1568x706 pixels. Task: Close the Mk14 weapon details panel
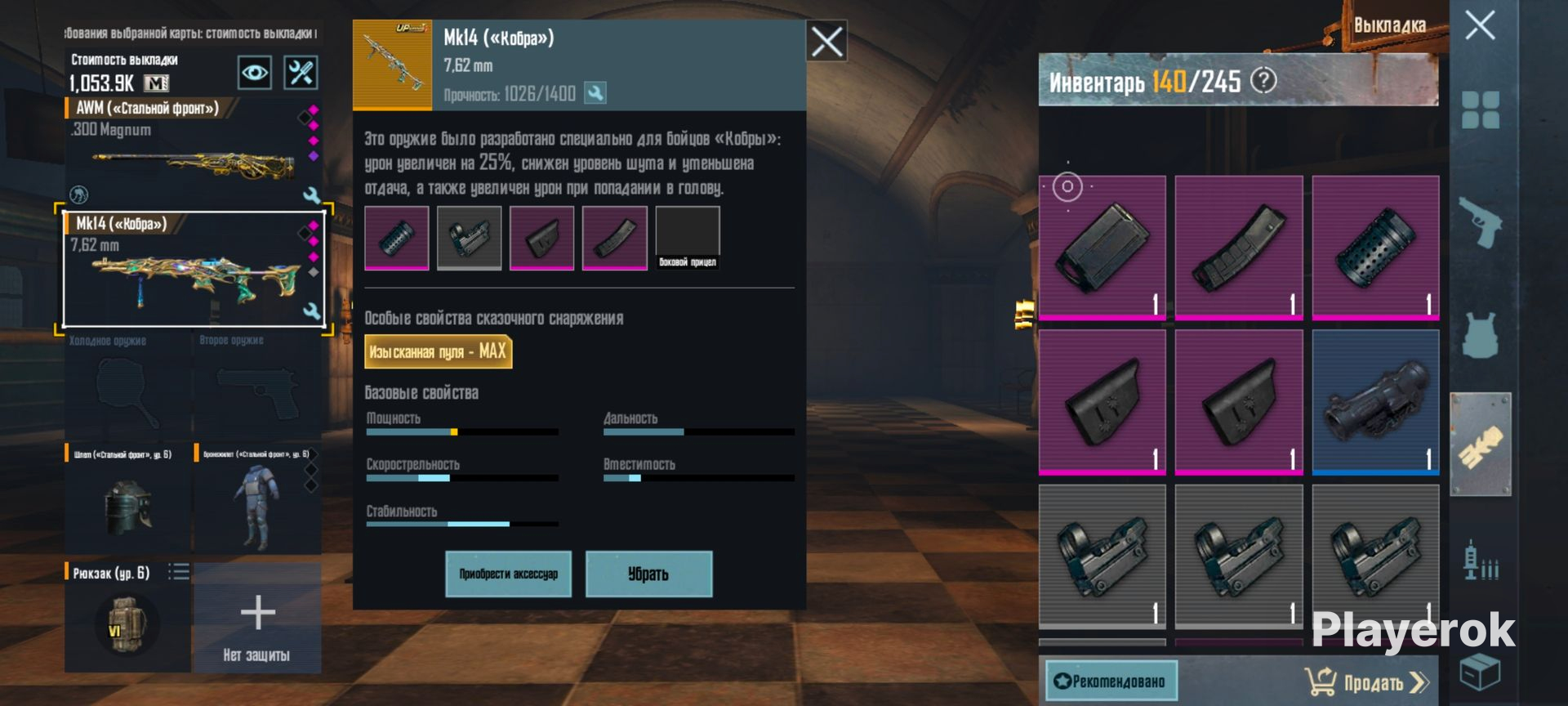(x=826, y=41)
